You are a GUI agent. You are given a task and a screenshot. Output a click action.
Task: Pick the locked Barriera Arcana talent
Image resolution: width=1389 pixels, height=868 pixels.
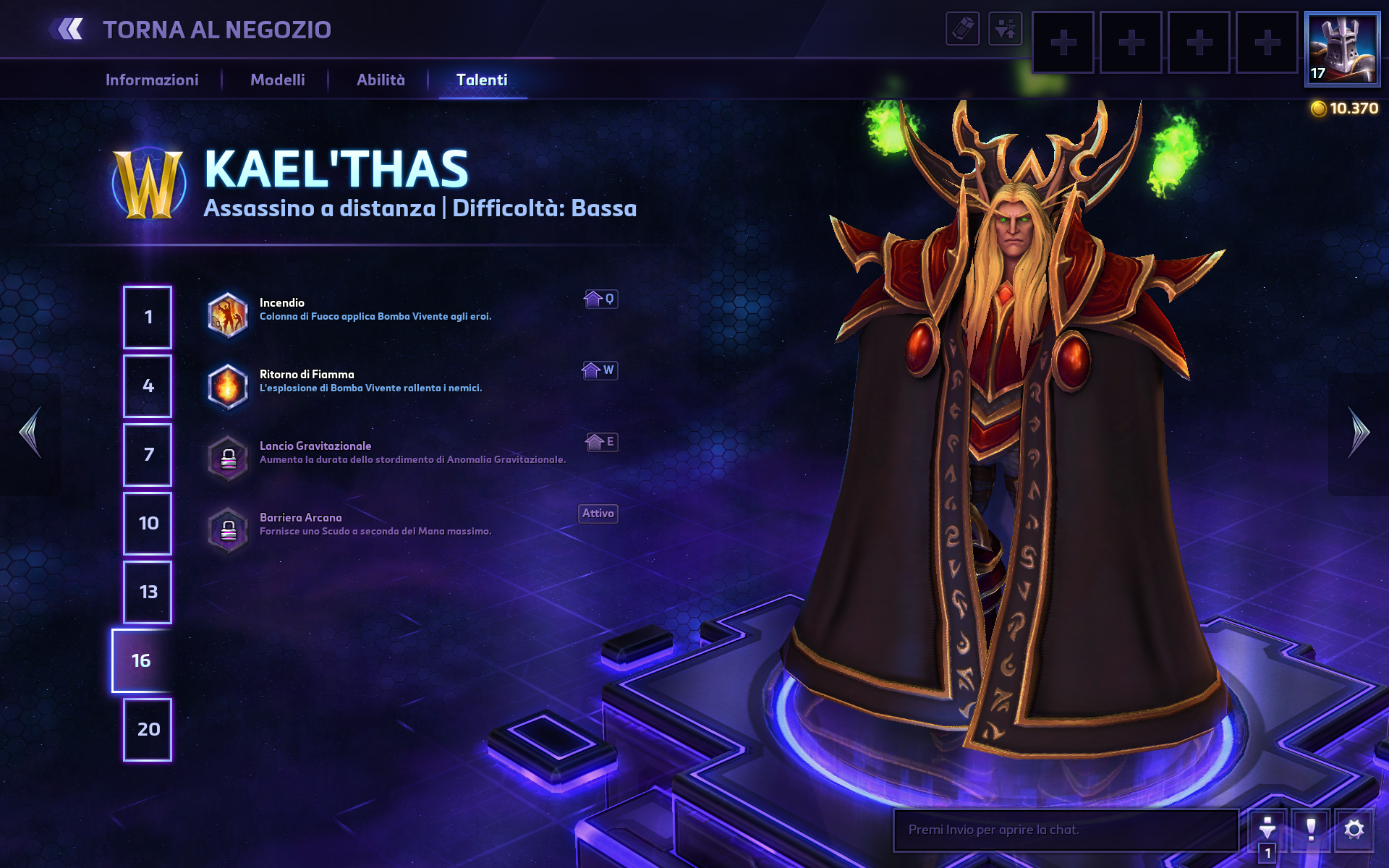coord(228,530)
